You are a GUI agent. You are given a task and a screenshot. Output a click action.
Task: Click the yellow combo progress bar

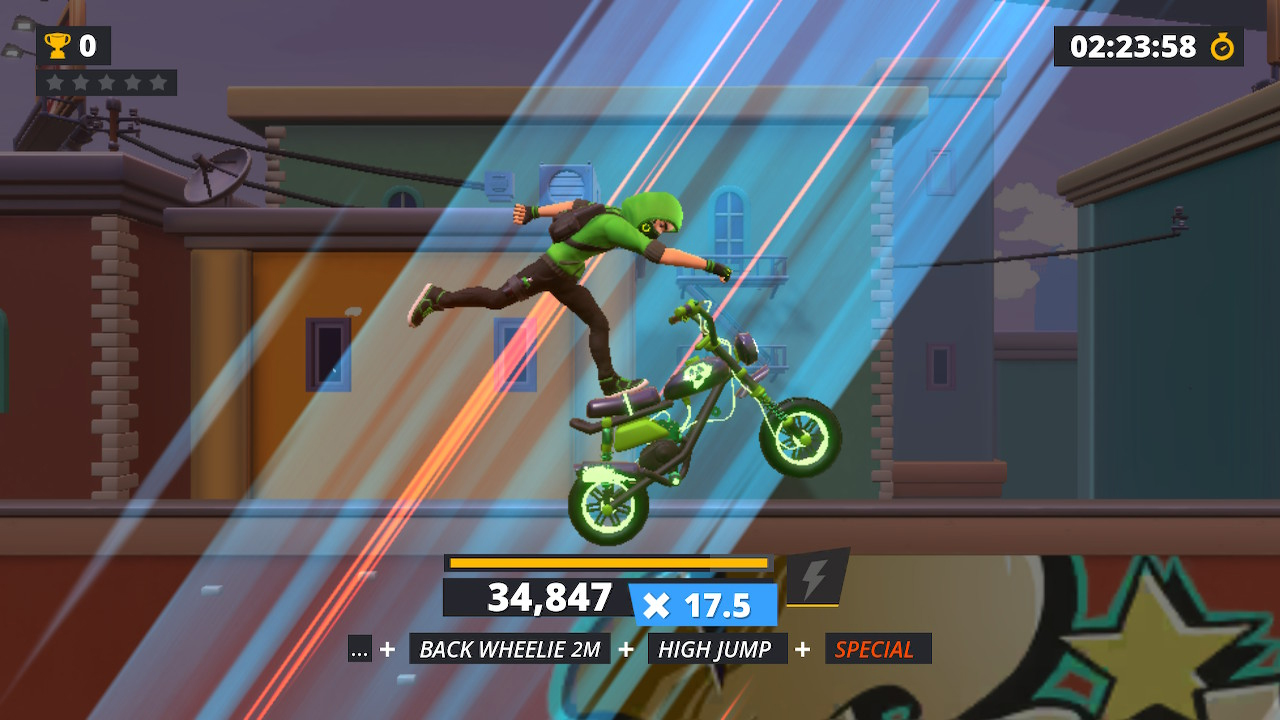(x=608, y=563)
